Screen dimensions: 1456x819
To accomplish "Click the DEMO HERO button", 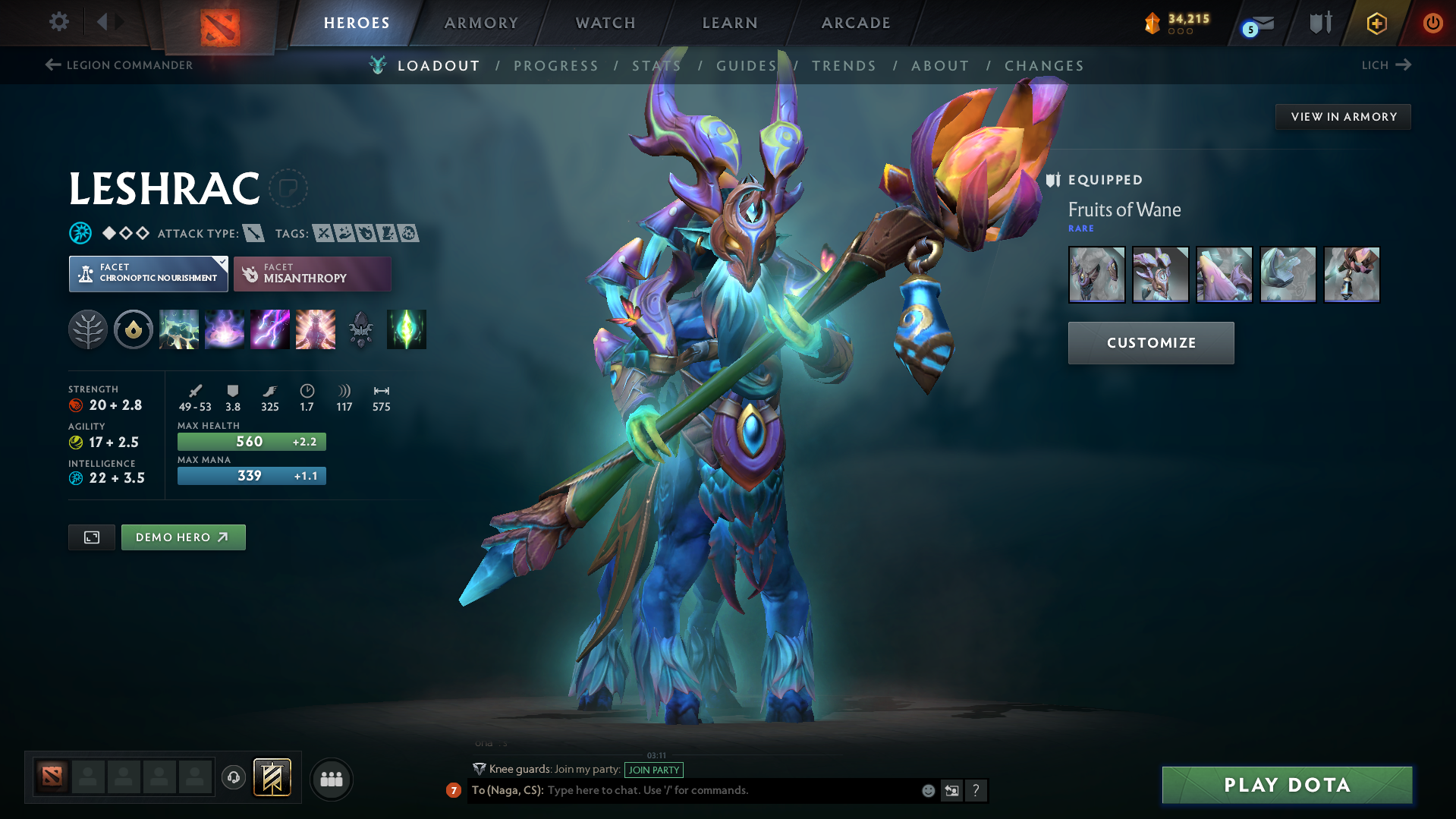I will tap(183, 537).
